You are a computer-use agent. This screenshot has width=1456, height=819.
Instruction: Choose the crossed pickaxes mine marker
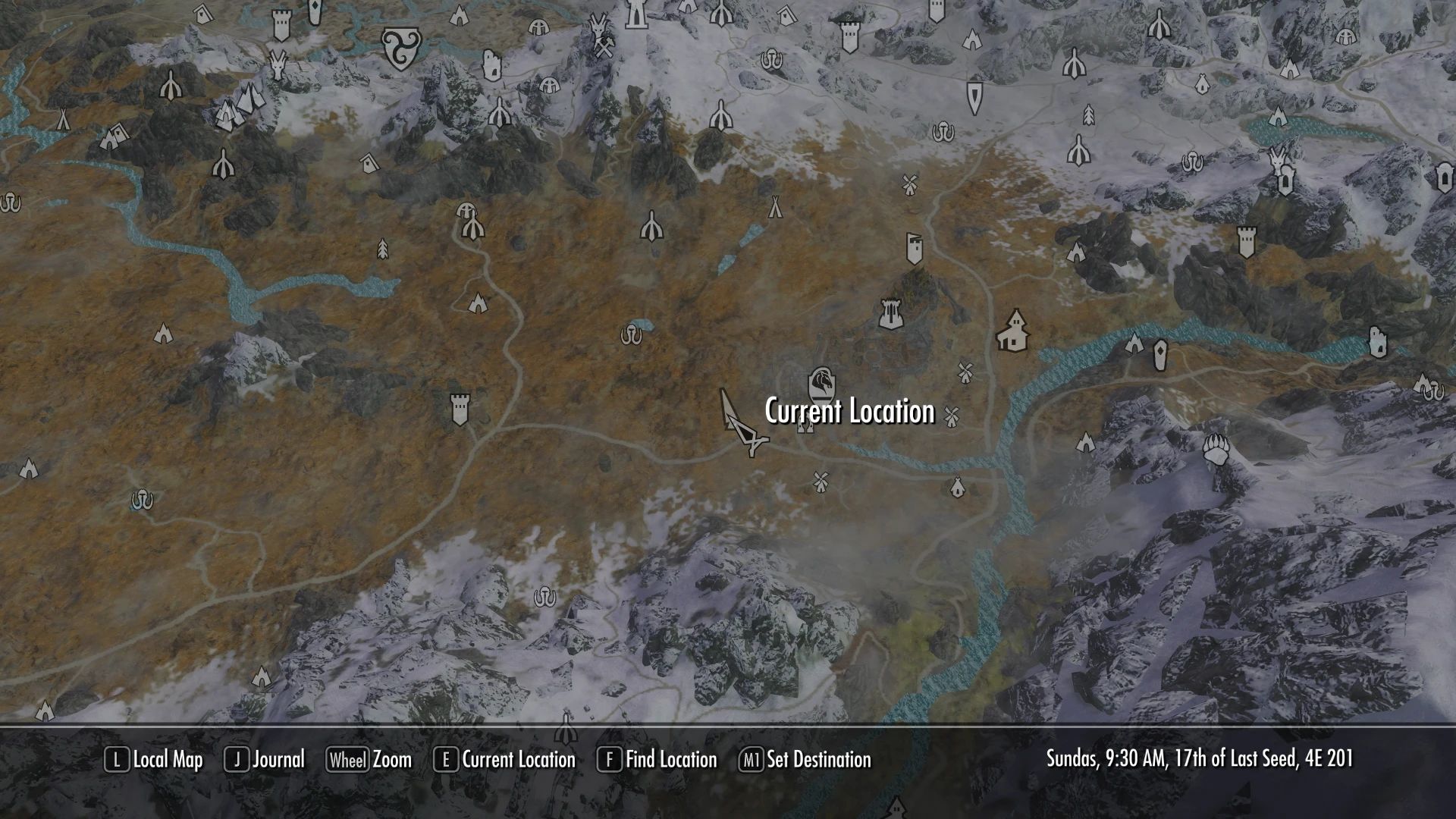[x=604, y=47]
